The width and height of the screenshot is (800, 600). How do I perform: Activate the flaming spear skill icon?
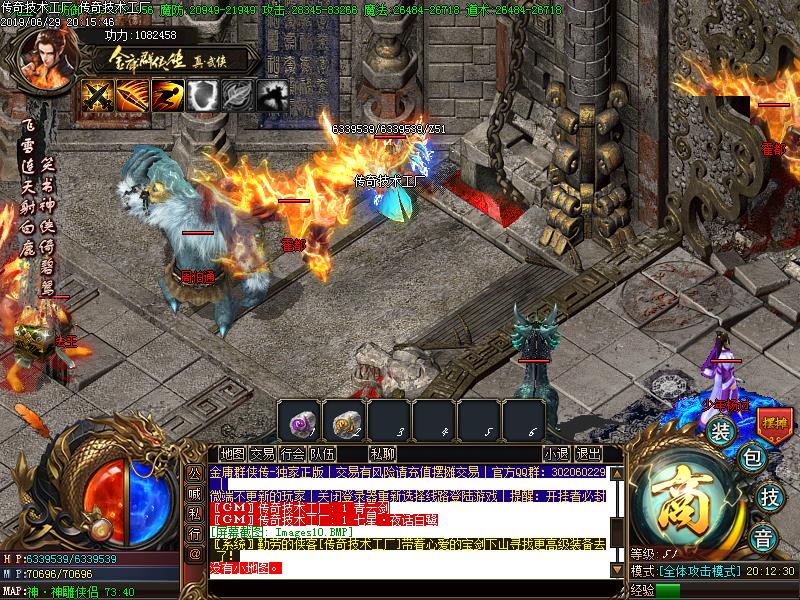click(133, 95)
